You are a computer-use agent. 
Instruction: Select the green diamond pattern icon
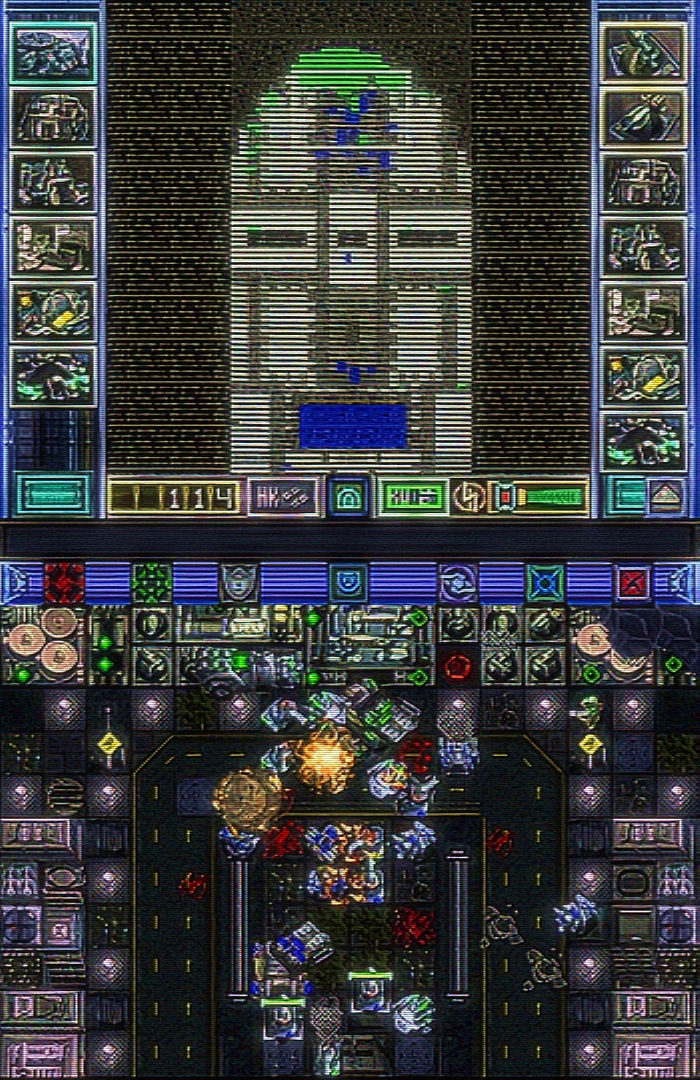tap(152, 582)
